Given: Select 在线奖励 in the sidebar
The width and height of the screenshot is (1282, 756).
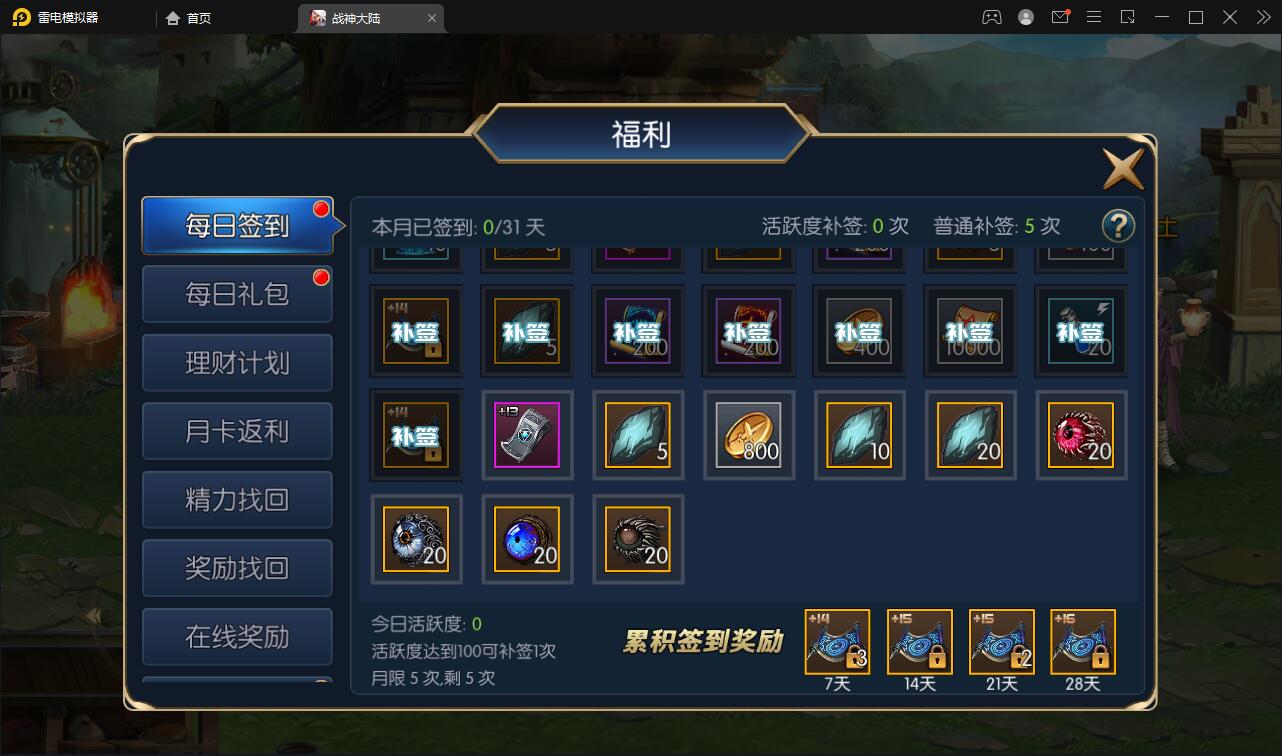Looking at the screenshot, I should [236, 636].
